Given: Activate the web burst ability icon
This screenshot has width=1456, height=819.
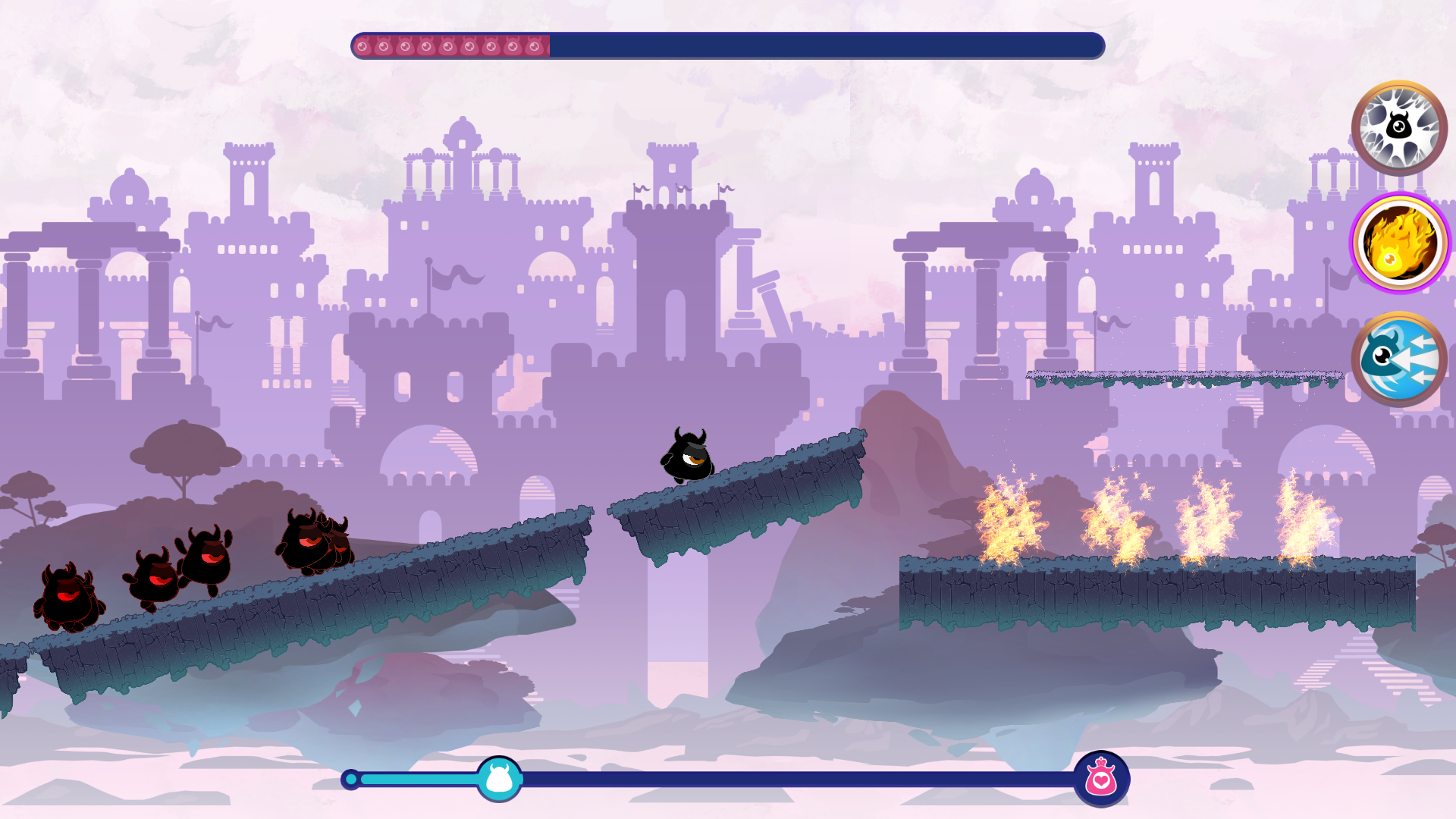Looking at the screenshot, I should (x=1399, y=129).
